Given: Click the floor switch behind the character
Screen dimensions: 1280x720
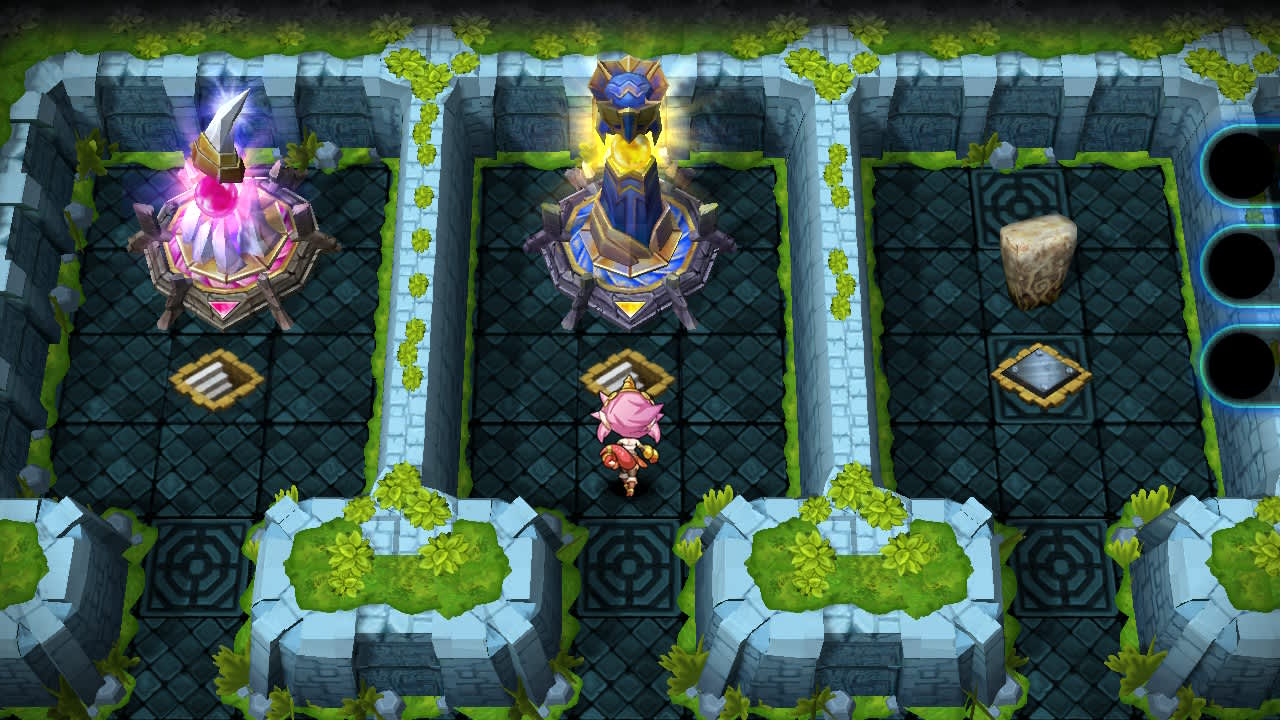Looking at the screenshot, I should (623, 375).
